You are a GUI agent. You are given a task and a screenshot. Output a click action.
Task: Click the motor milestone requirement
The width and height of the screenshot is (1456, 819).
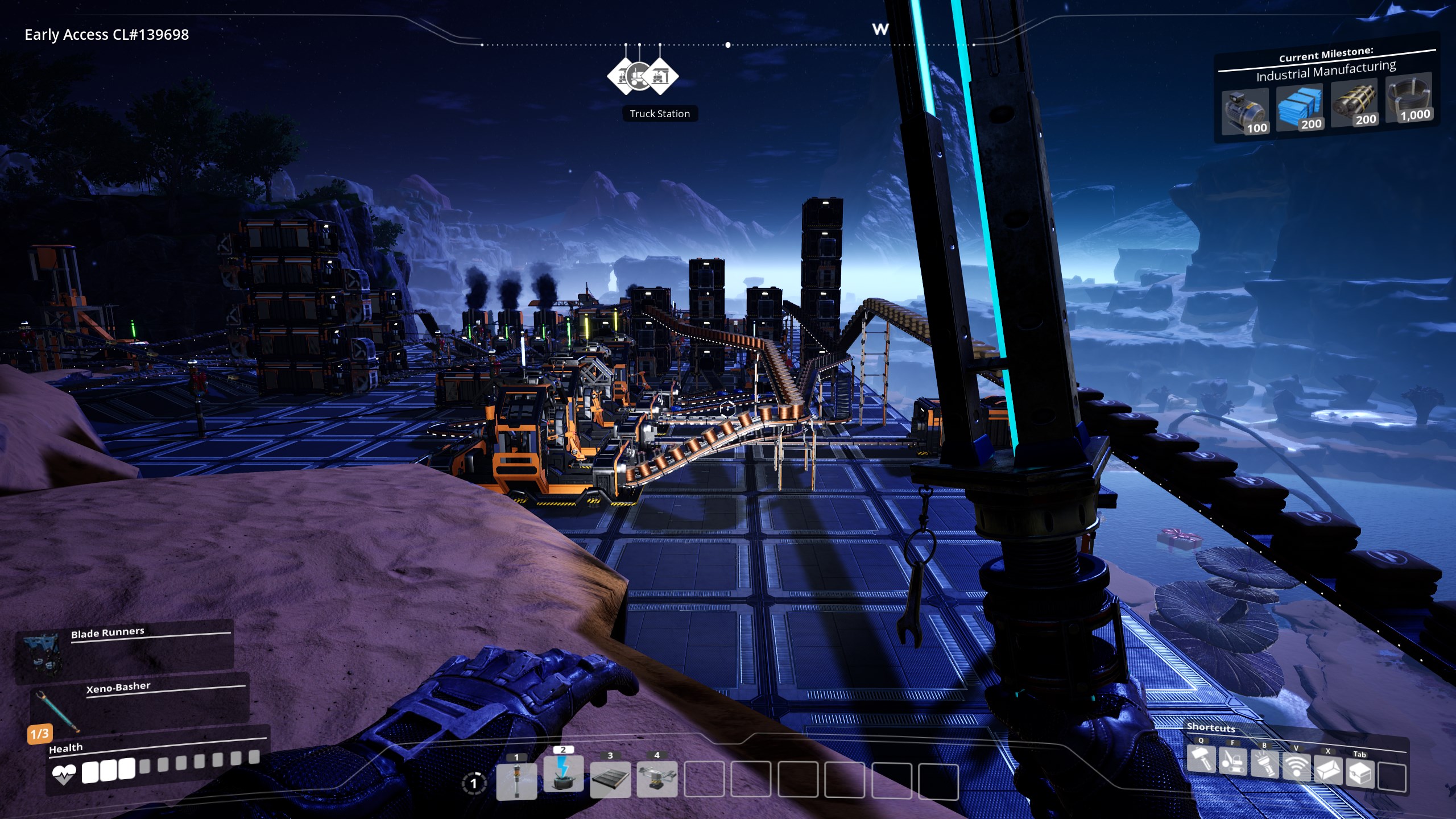pyautogui.click(x=1244, y=111)
